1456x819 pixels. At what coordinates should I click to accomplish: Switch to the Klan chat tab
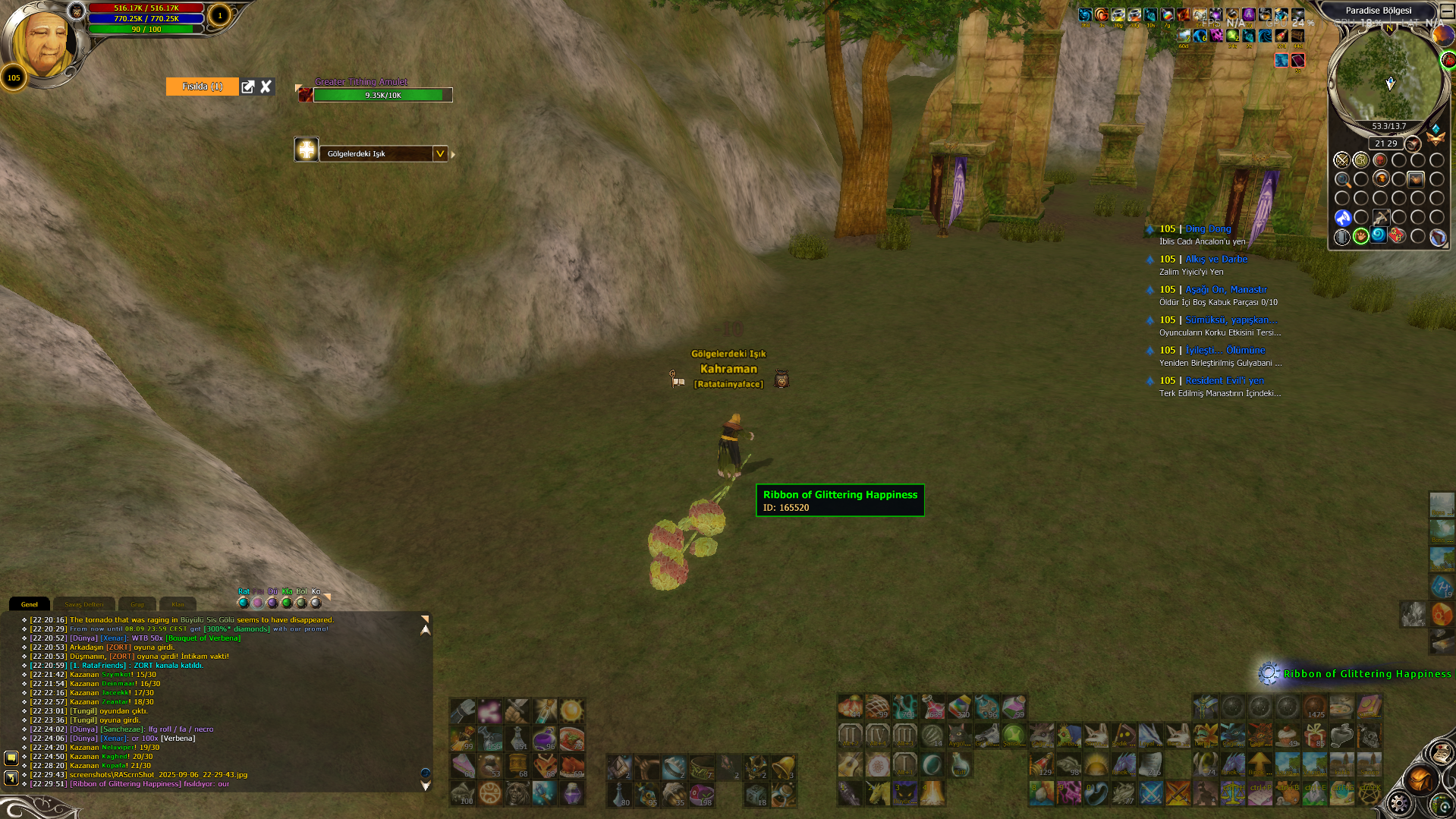[x=178, y=604]
